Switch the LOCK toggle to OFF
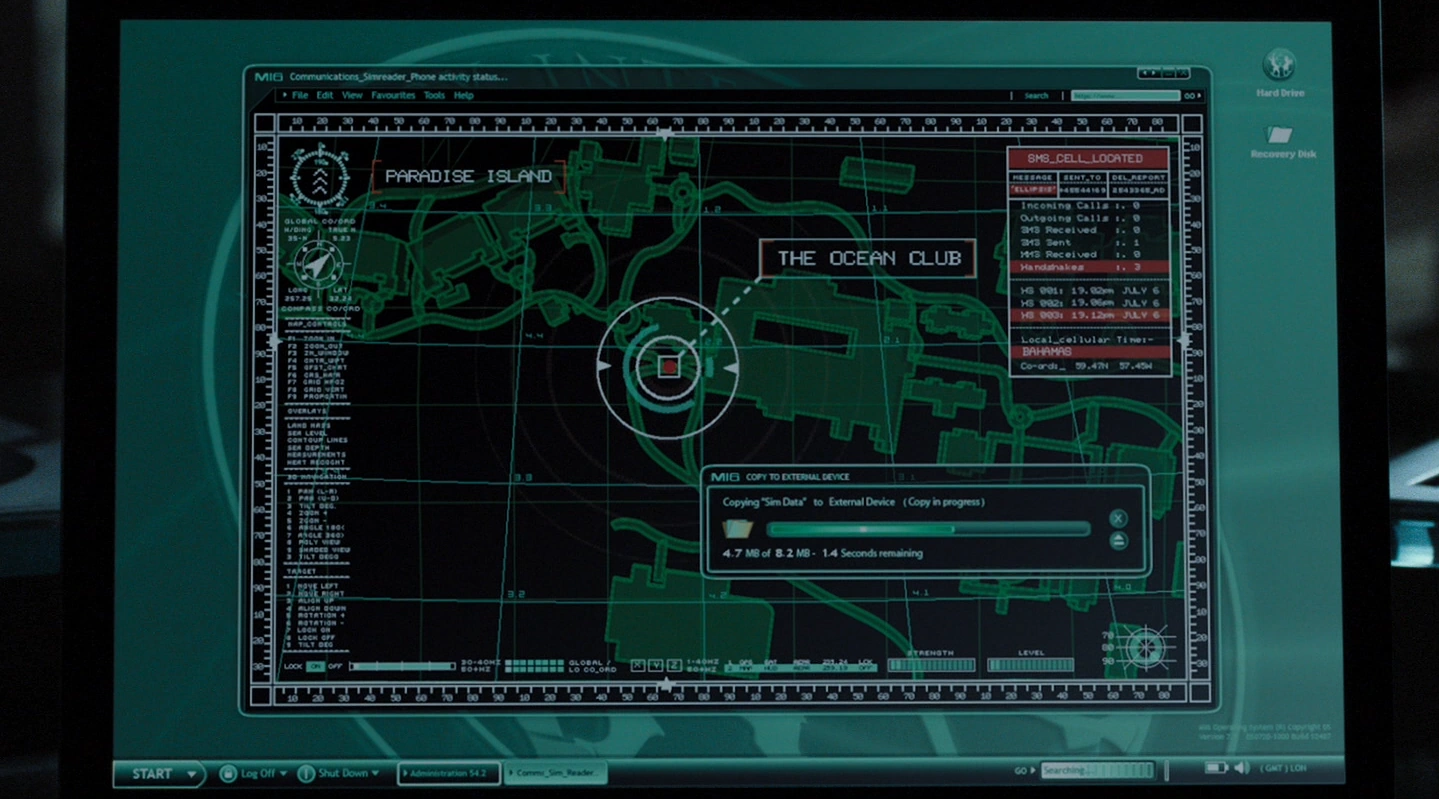 pyautogui.click(x=334, y=666)
